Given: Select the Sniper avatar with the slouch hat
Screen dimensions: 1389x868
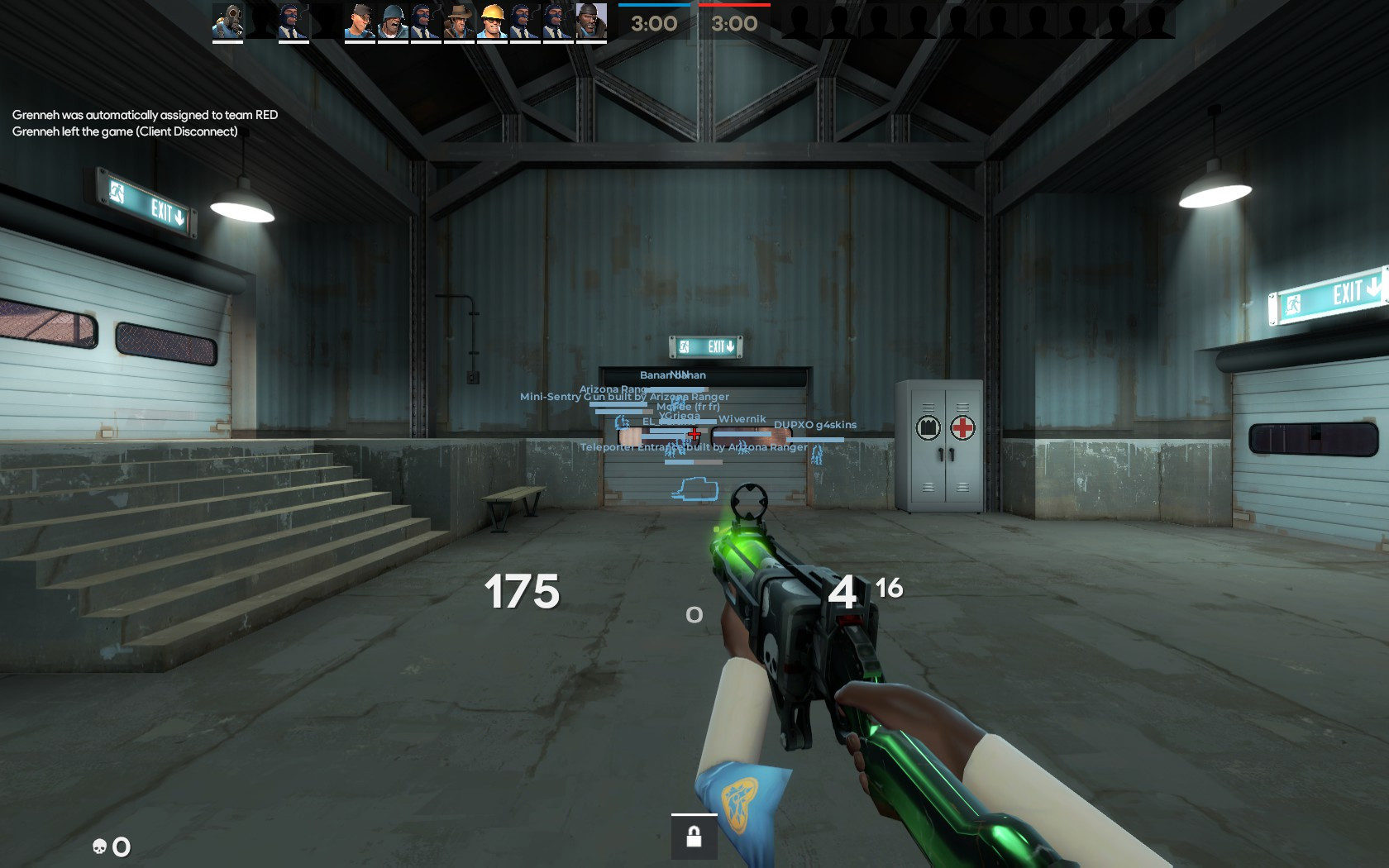Looking at the screenshot, I should [460, 21].
